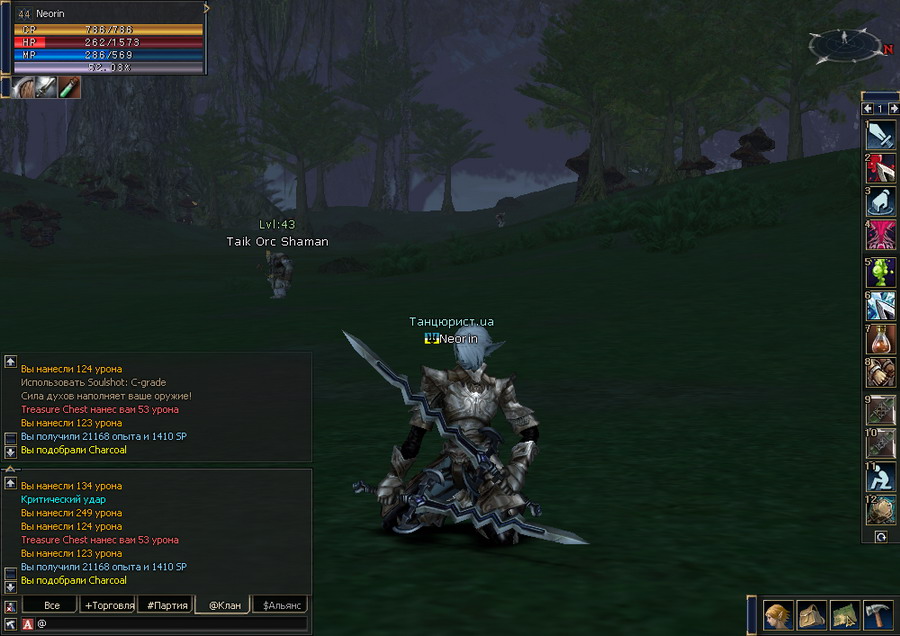Open the character status elf head icon
900x636 pixels.
pyautogui.click(x=779, y=612)
